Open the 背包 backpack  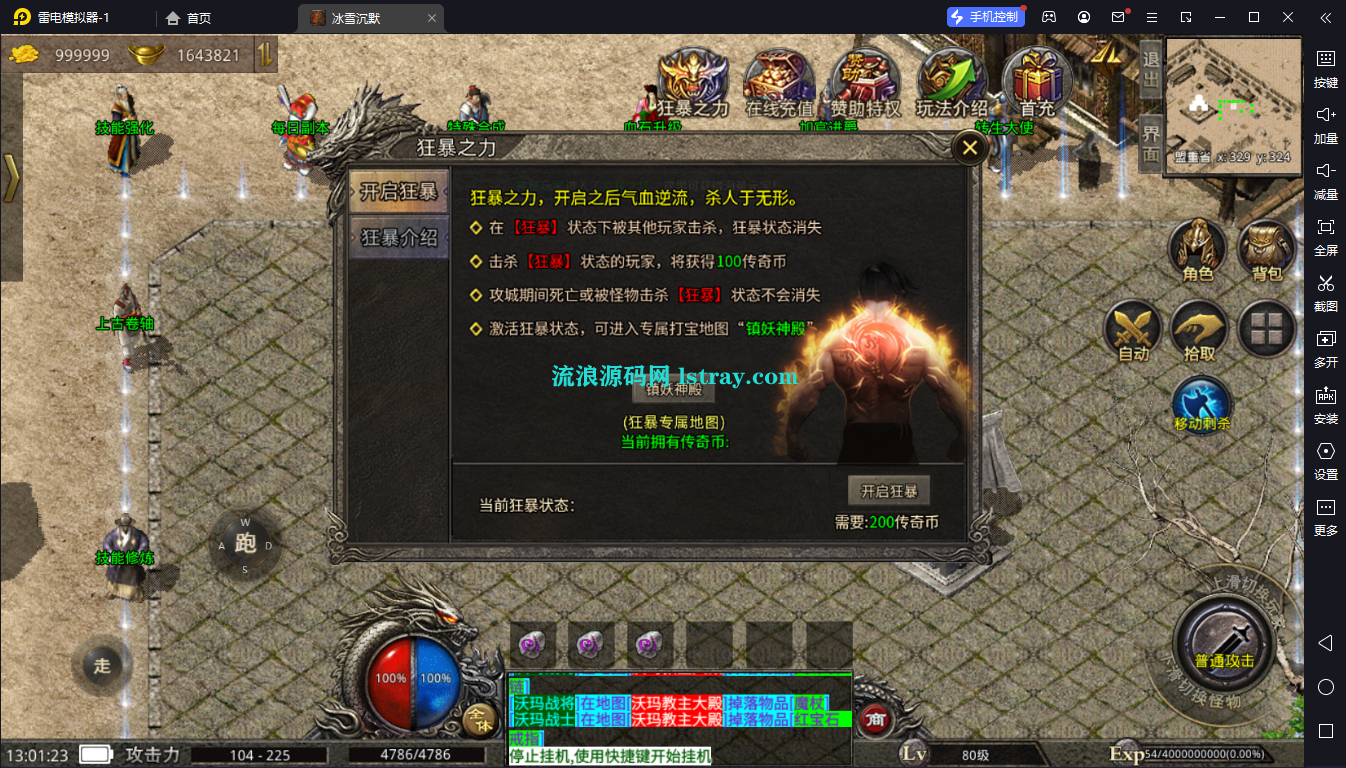click(x=1267, y=250)
